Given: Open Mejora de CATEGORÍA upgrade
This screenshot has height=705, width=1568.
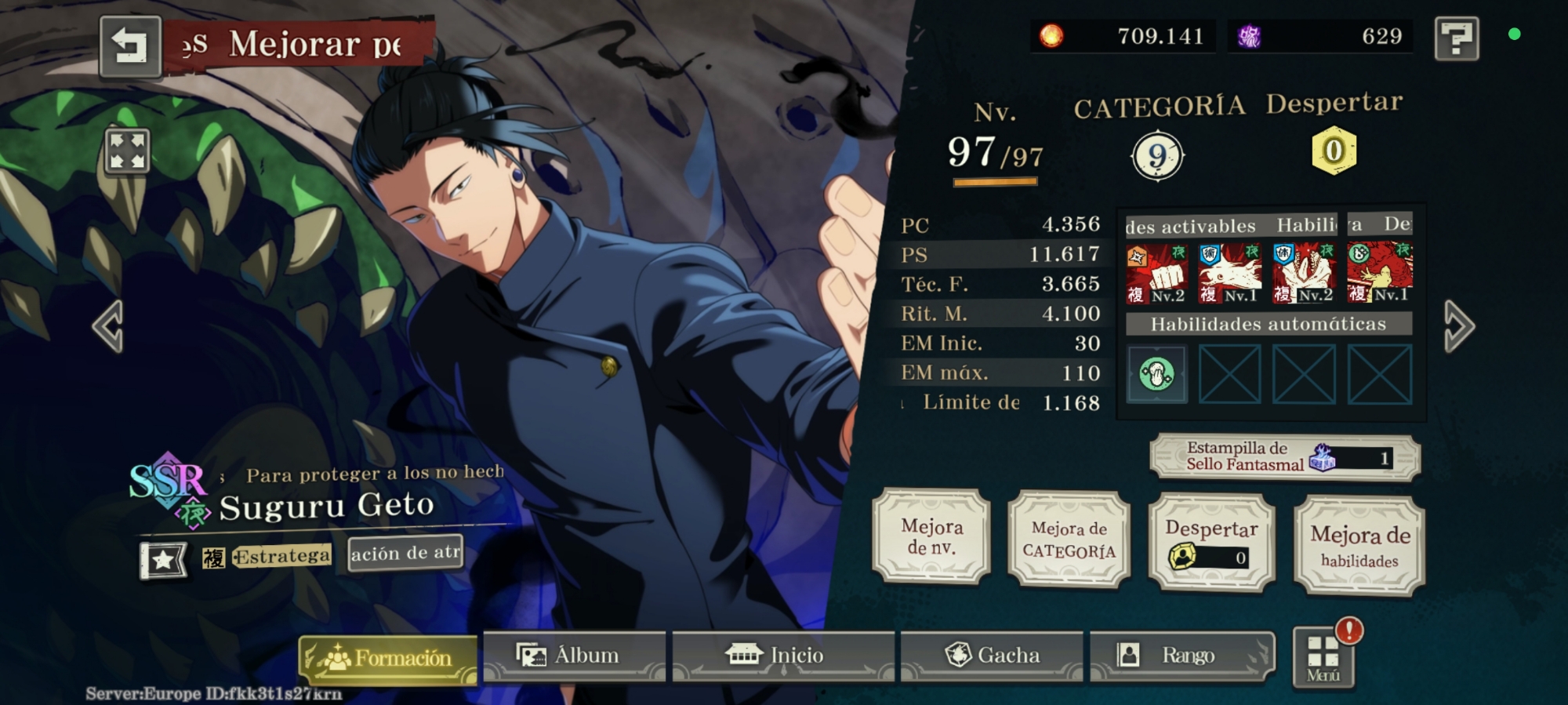Looking at the screenshot, I should pyautogui.click(x=1069, y=540).
